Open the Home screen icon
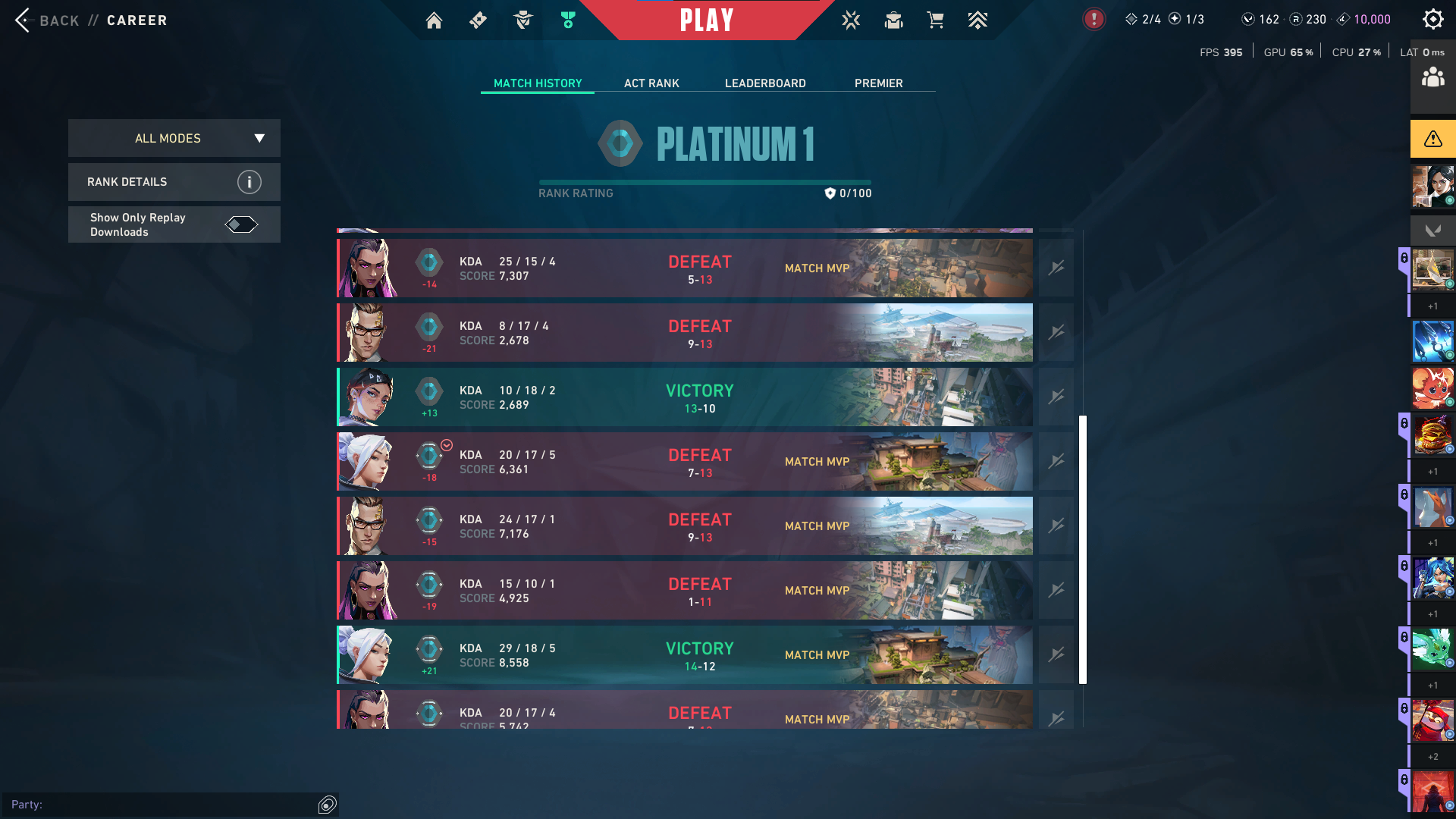The height and width of the screenshot is (819, 1456). pos(434,20)
